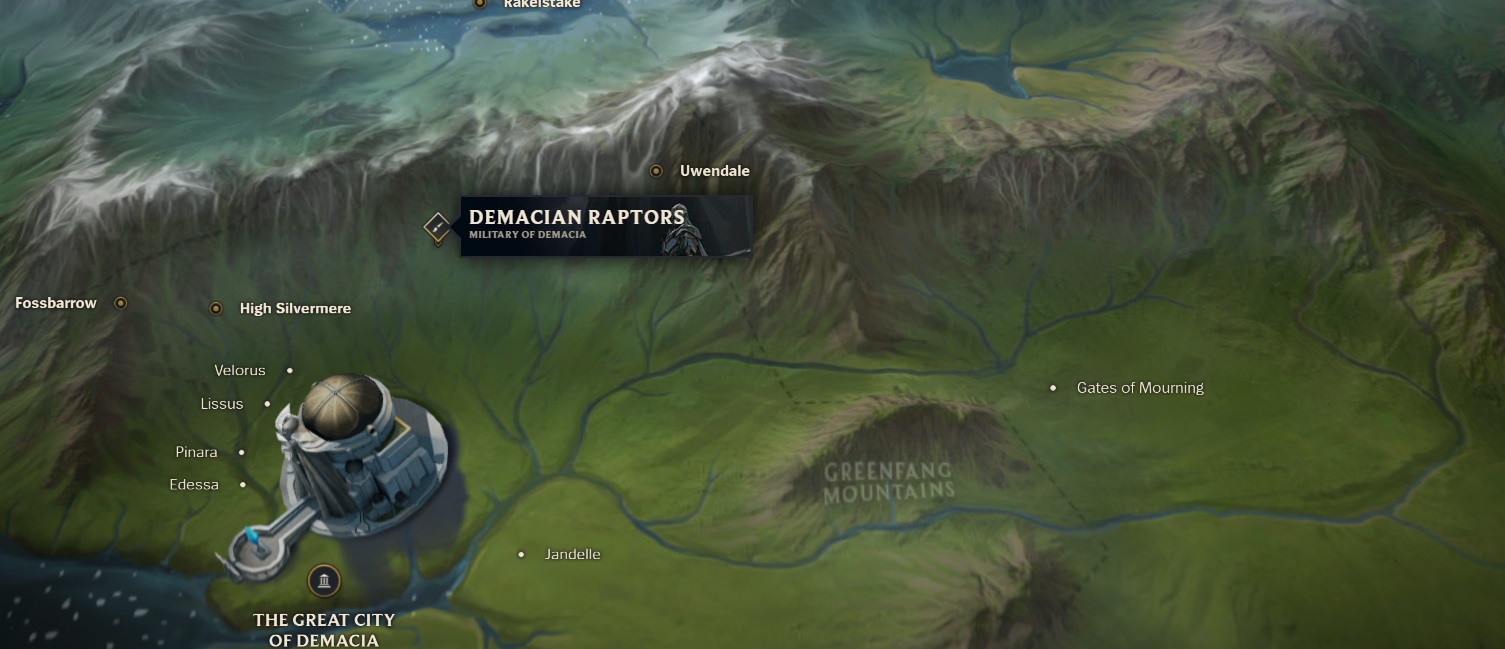Select the Uwendale map marker

tap(656, 171)
